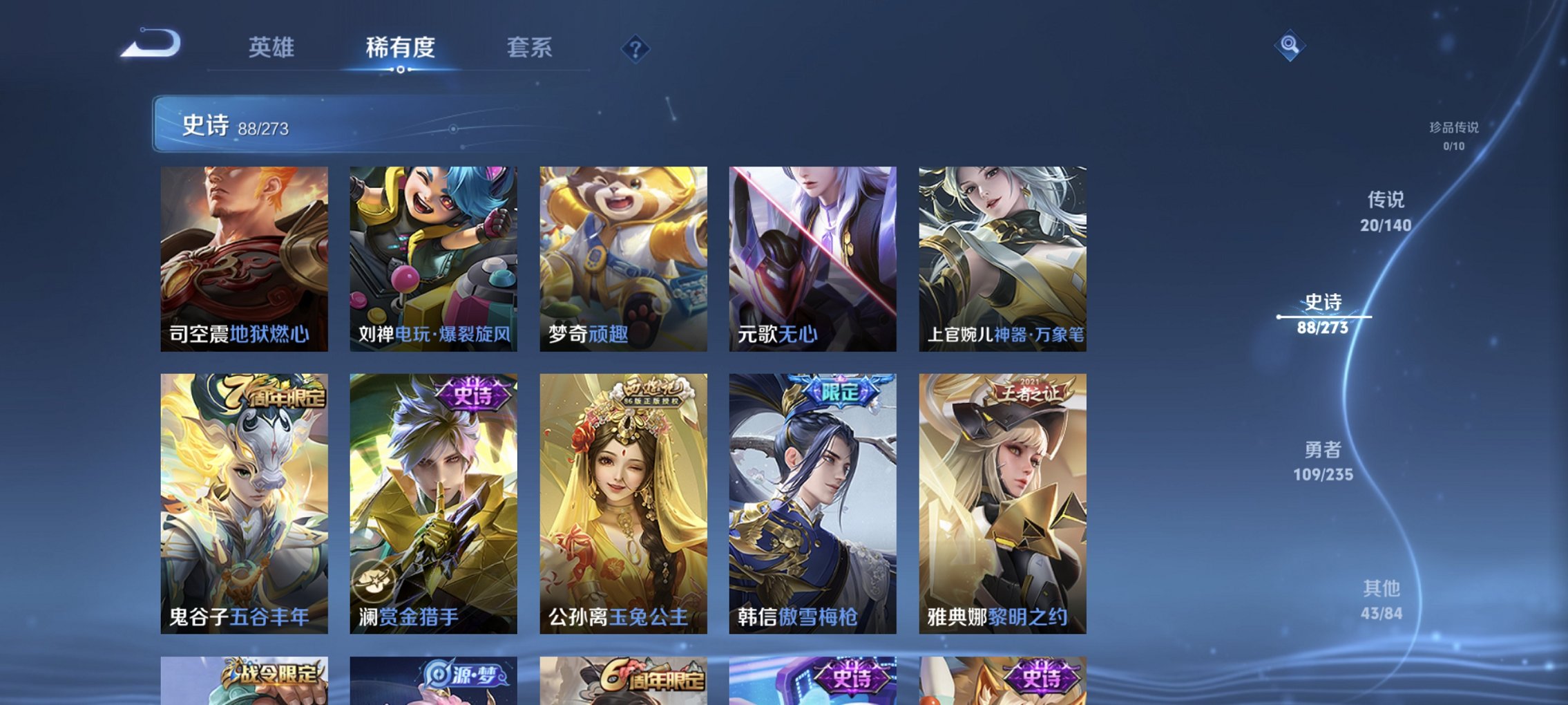Open the help question mark icon

click(x=635, y=48)
